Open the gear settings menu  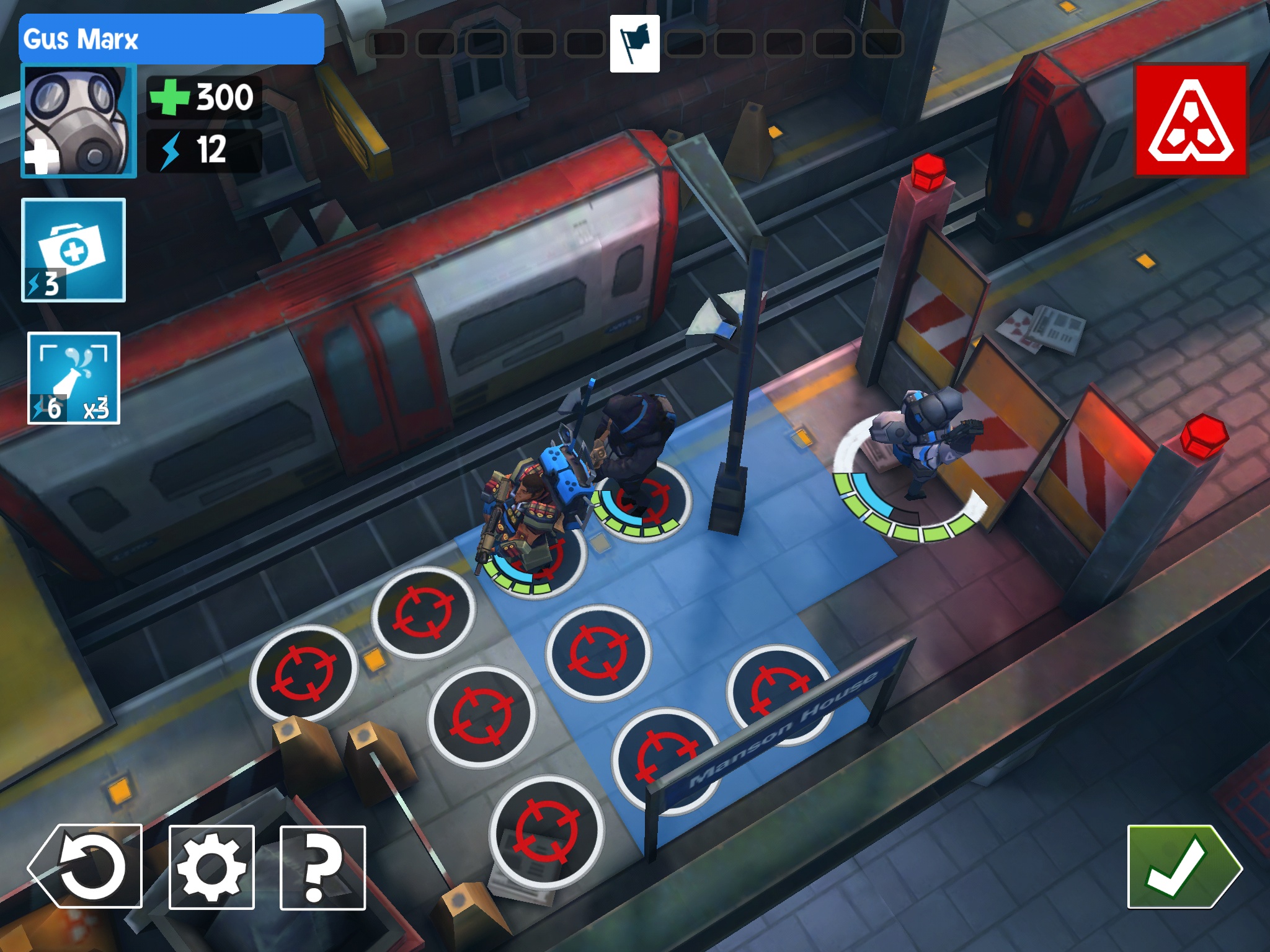[x=211, y=868]
